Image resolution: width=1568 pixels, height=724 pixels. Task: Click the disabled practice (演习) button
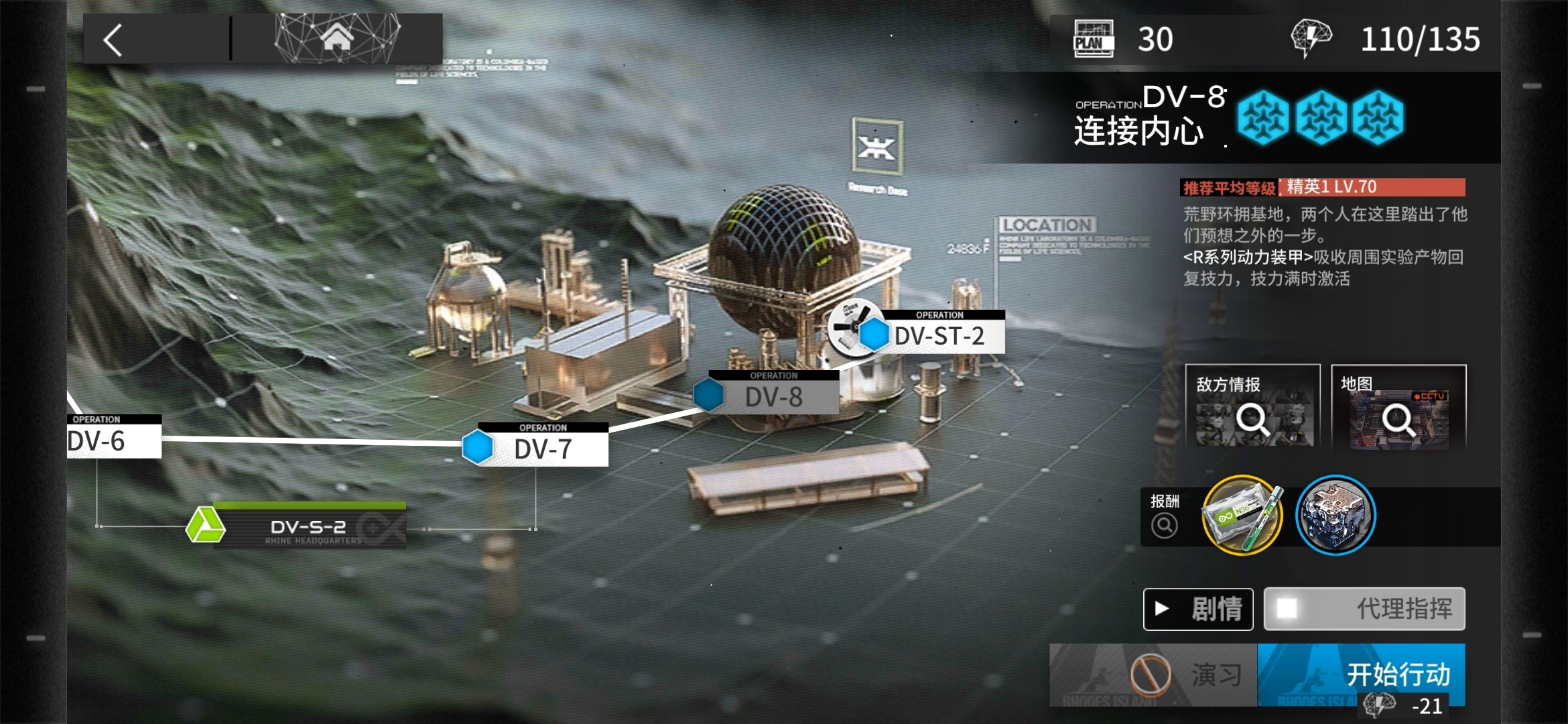1153,674
